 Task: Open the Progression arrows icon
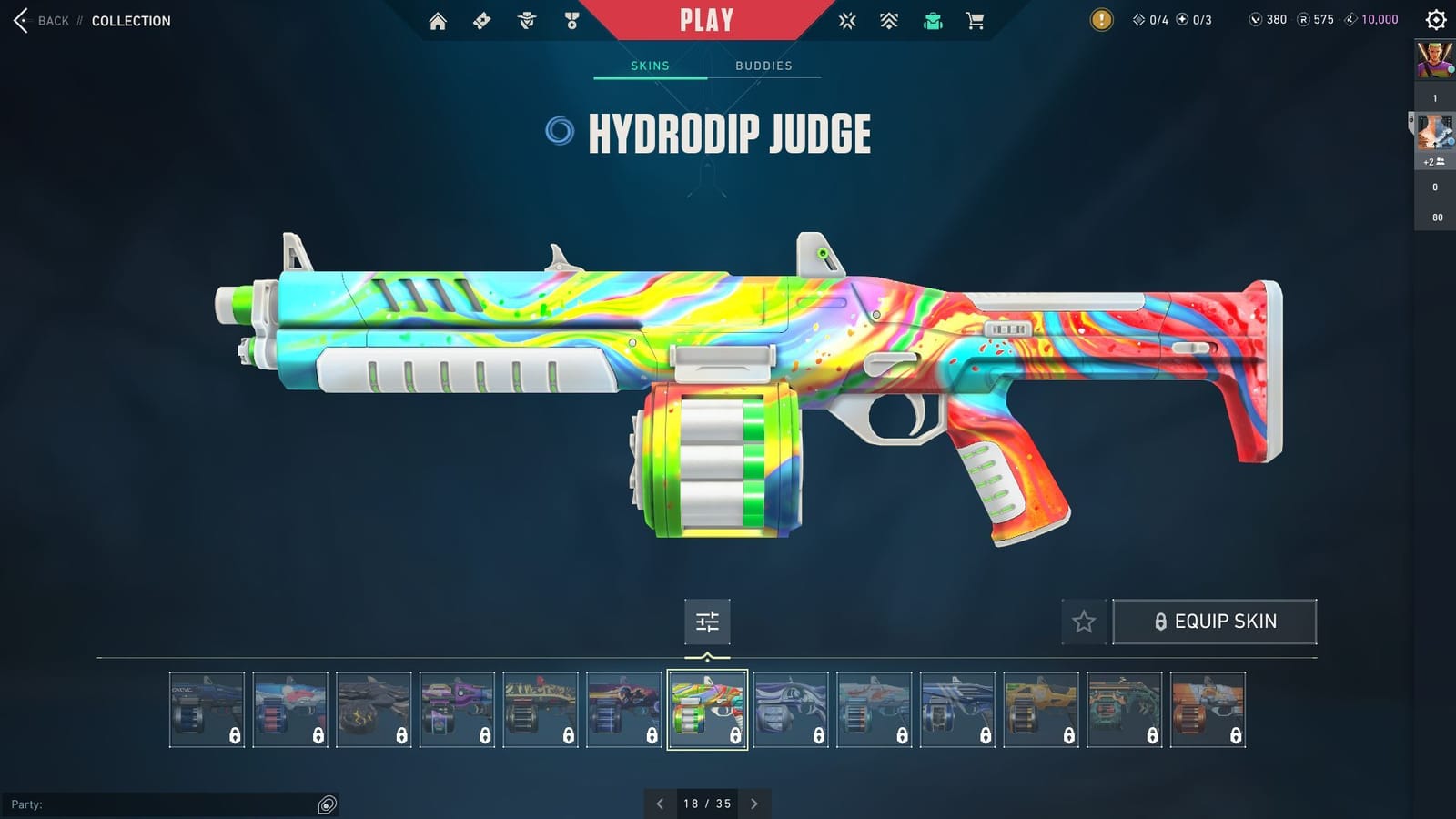[887, 20]
